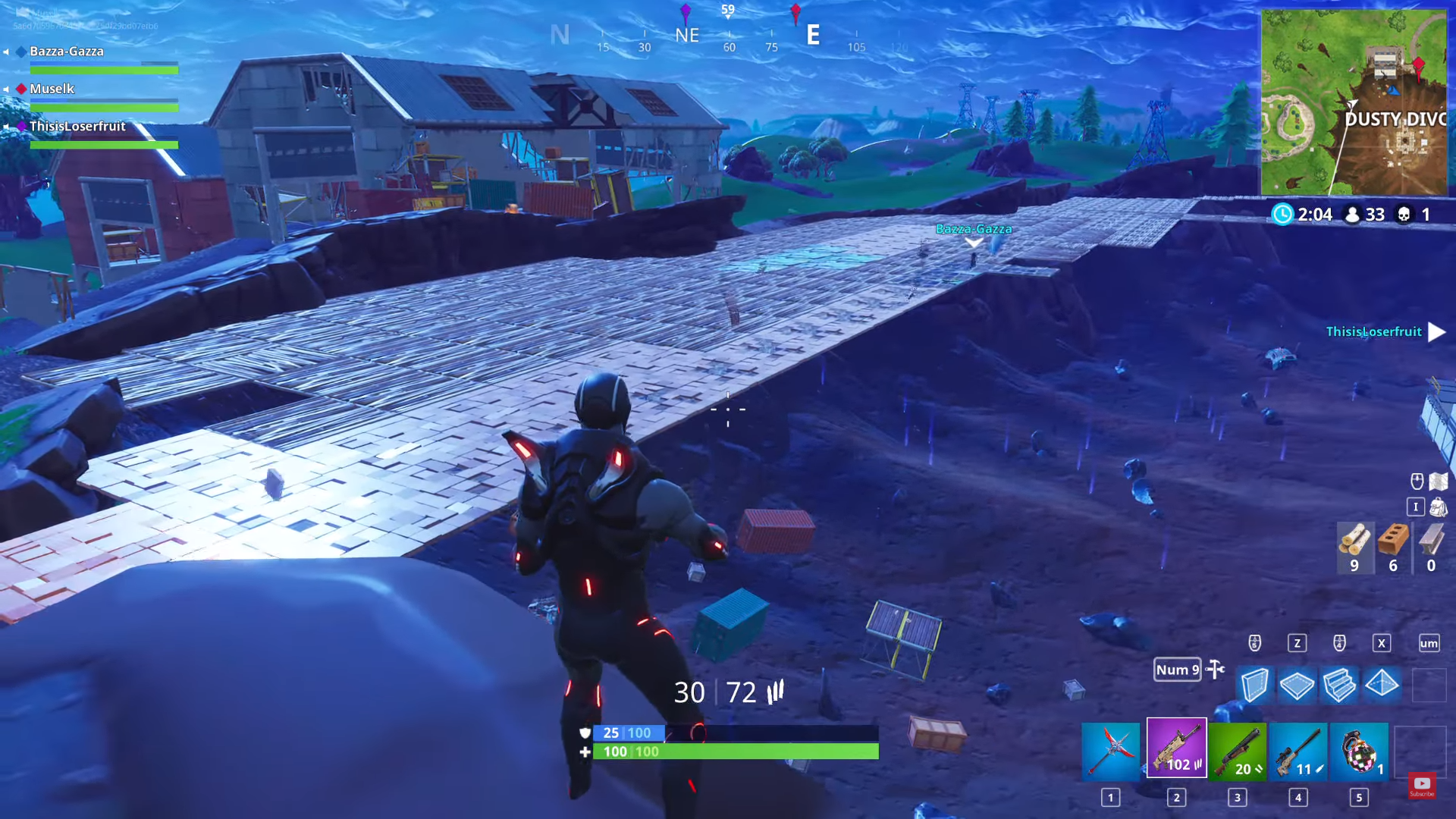This screenshot has height=819, width=1456.
Task: Open inventory via the I key label
Action: [1415, 507]
